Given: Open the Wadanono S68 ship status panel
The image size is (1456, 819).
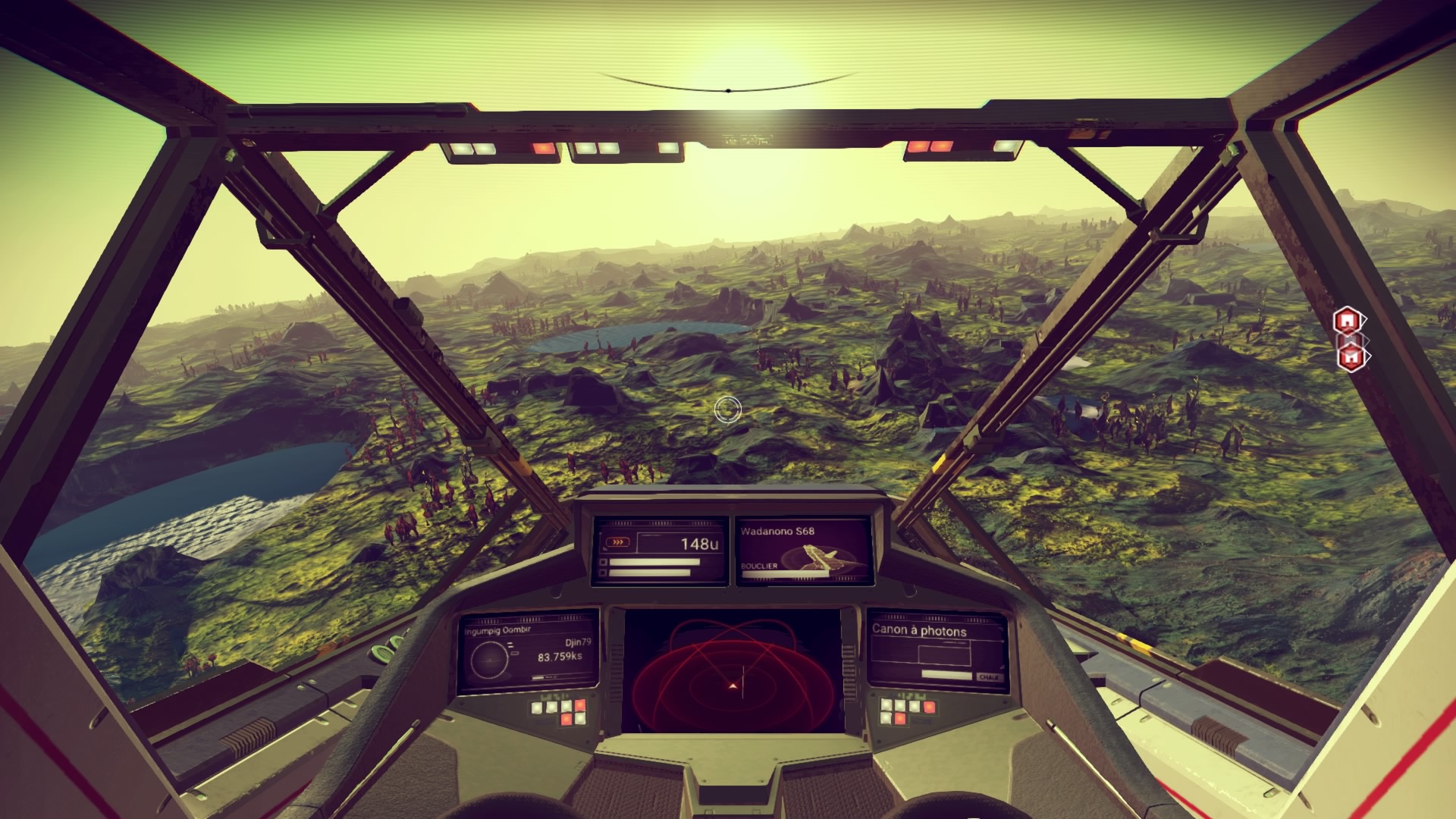Looking at the screenshot, I should (803, 552).
